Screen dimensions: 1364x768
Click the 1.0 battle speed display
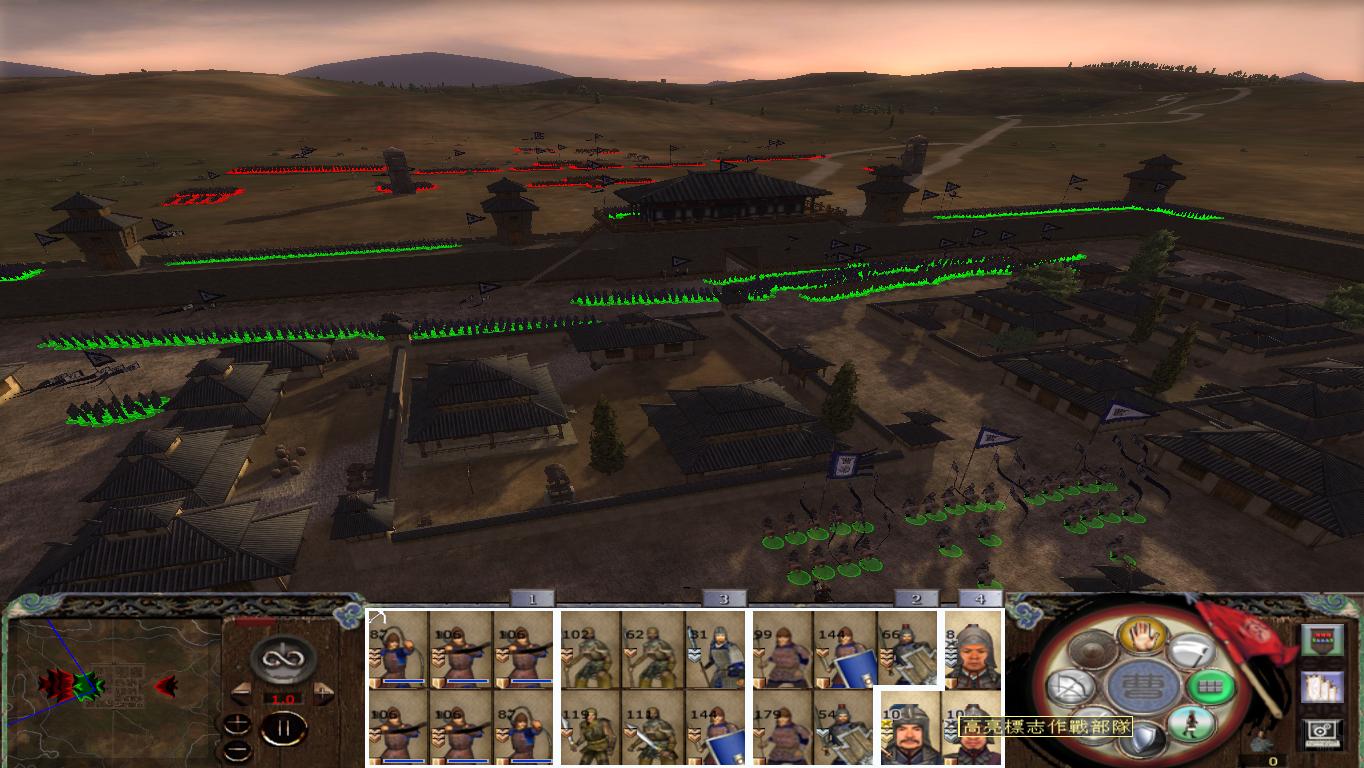coord(282,698)
